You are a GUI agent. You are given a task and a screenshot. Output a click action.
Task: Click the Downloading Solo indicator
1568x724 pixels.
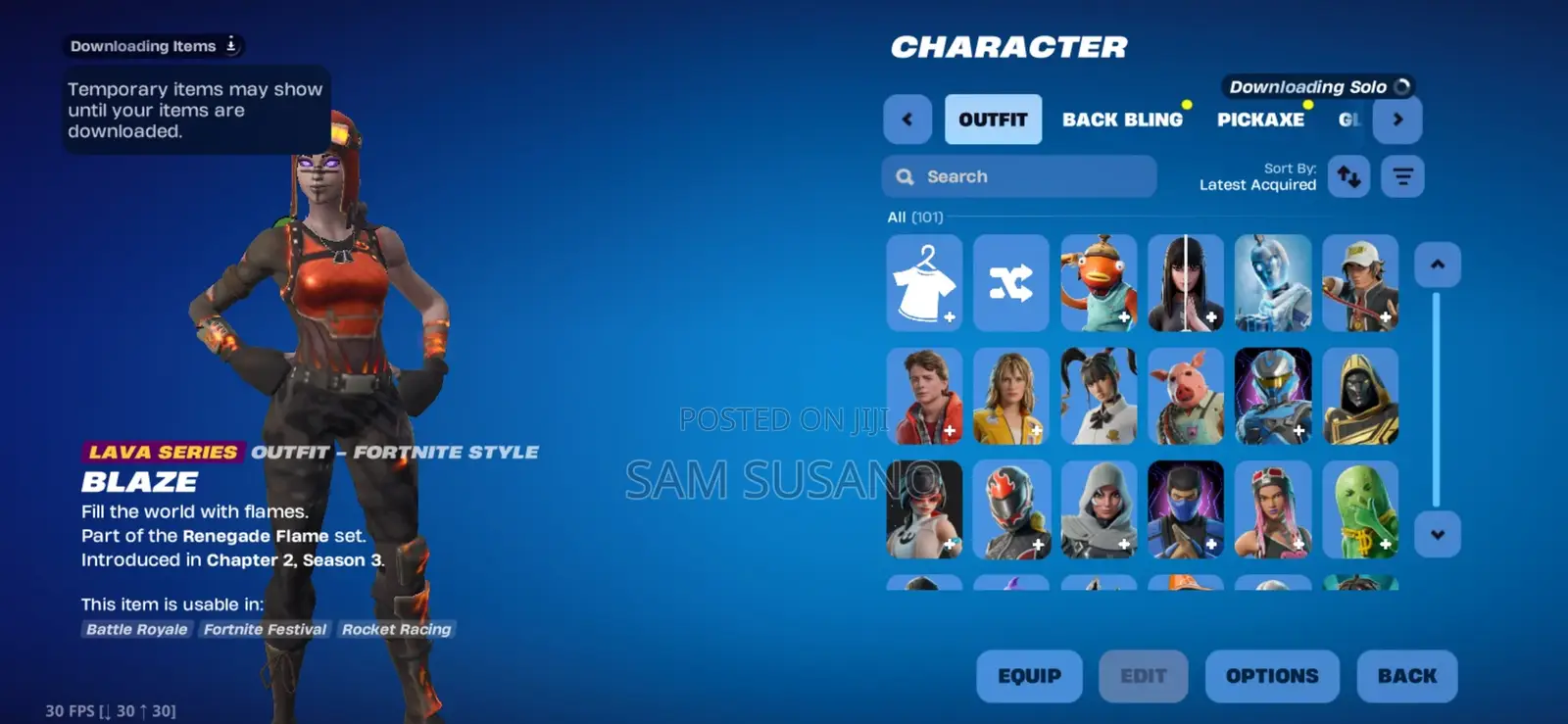(1318, 86)
